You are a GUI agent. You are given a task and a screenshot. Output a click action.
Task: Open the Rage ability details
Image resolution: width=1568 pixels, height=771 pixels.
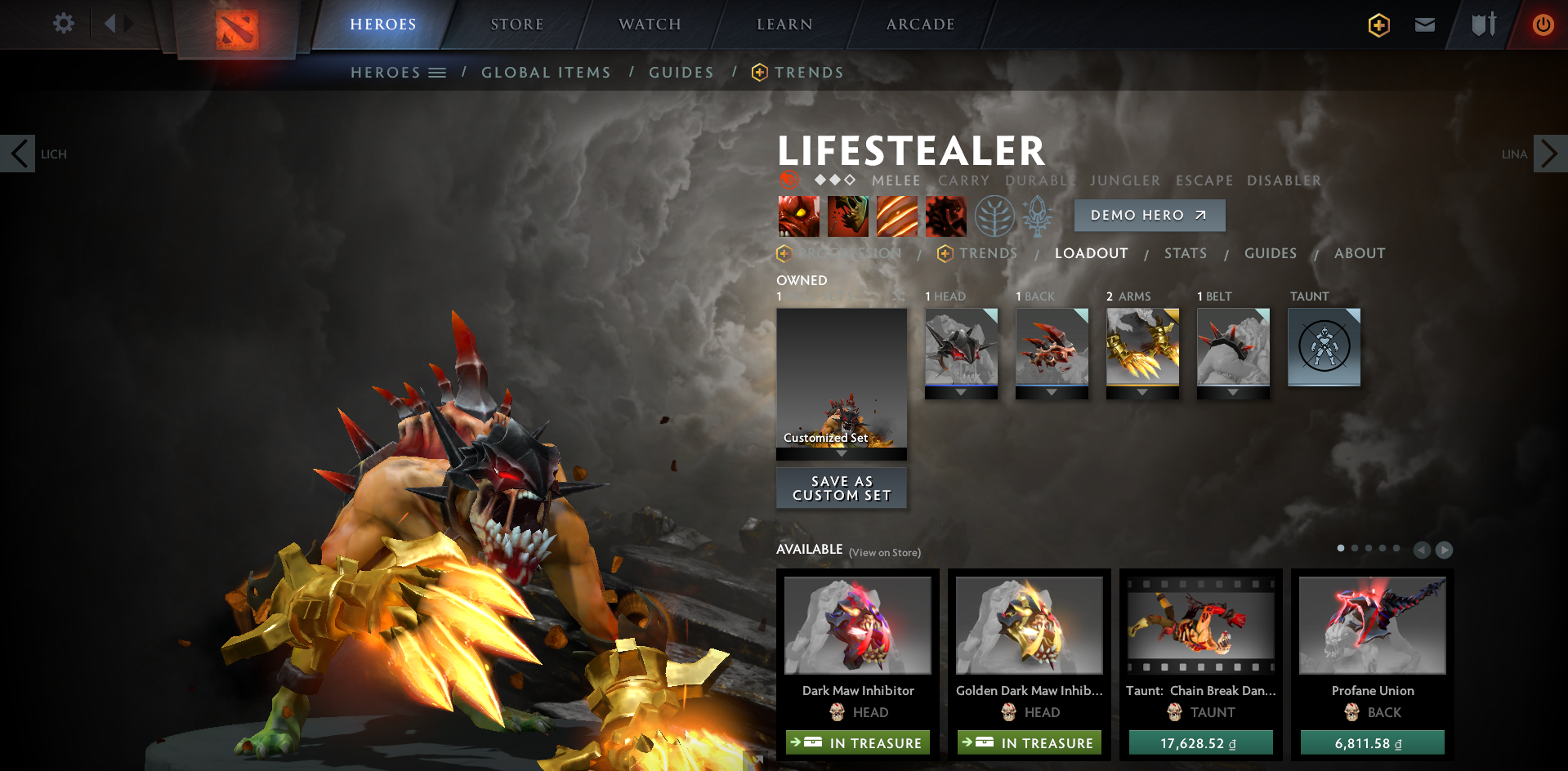pos(798,216)
